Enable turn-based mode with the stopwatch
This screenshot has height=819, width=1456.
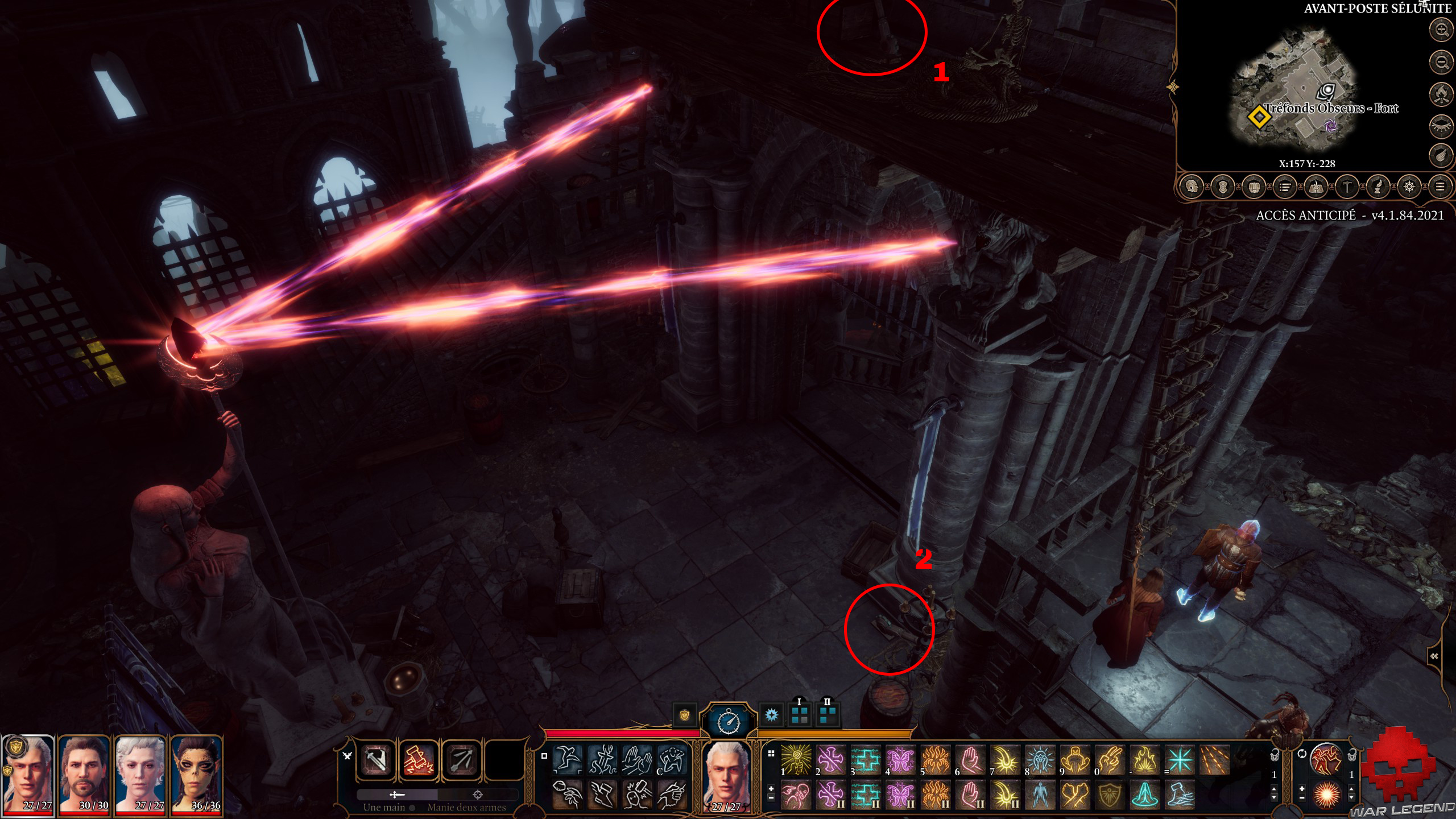tap(730, 721)
